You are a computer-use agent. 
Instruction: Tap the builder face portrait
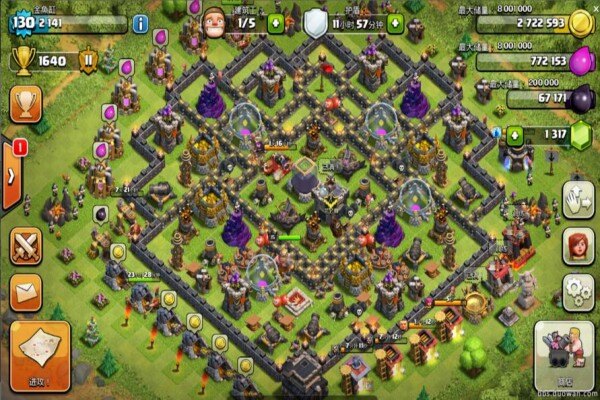point(214,20)
